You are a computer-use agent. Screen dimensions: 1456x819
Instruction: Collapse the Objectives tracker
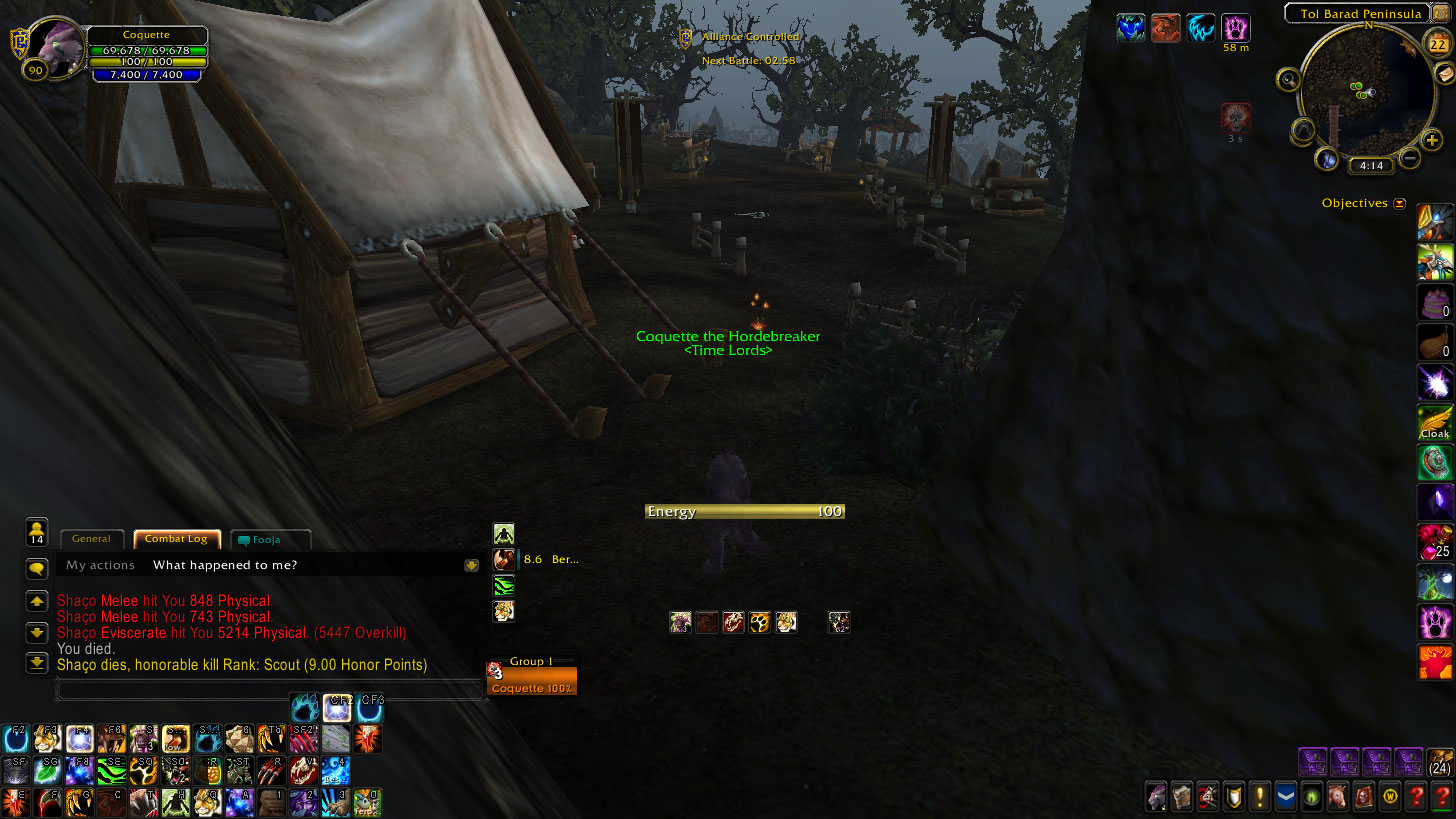click(x=1399, y=203)
